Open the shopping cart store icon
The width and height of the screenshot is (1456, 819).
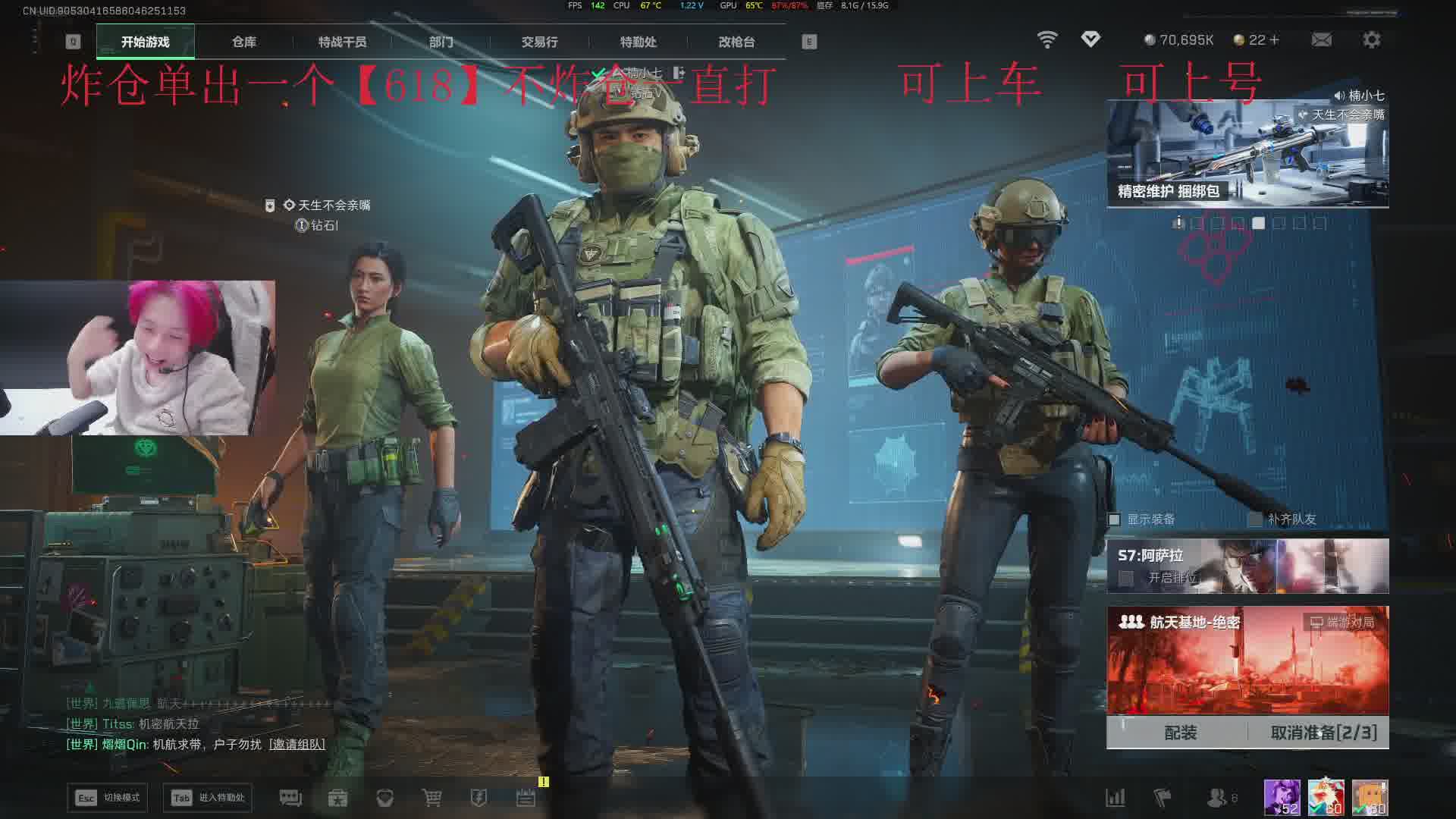[431, 798]
